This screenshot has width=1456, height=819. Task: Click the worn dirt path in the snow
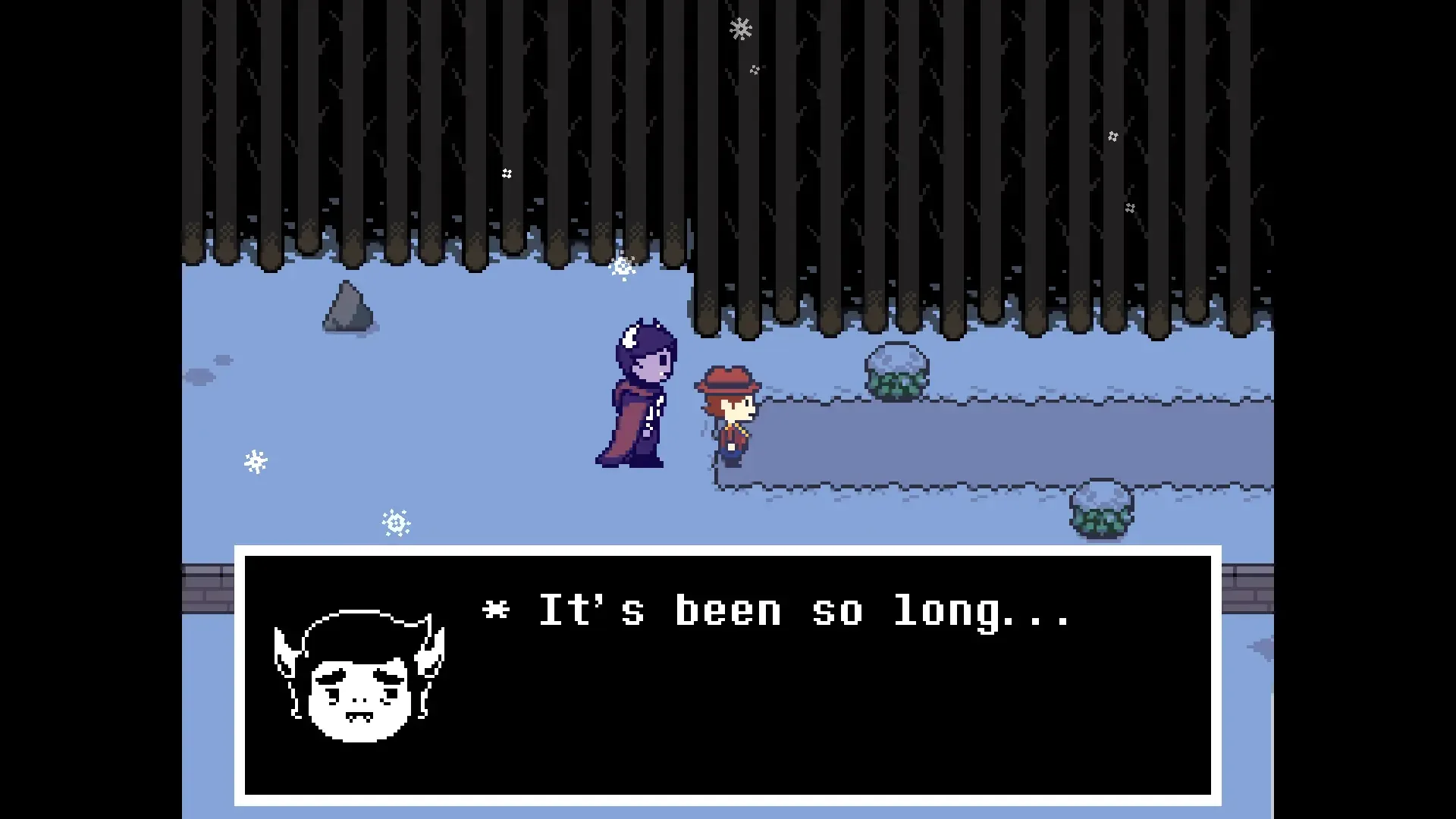pyautogui.click(x=986, y=440)
